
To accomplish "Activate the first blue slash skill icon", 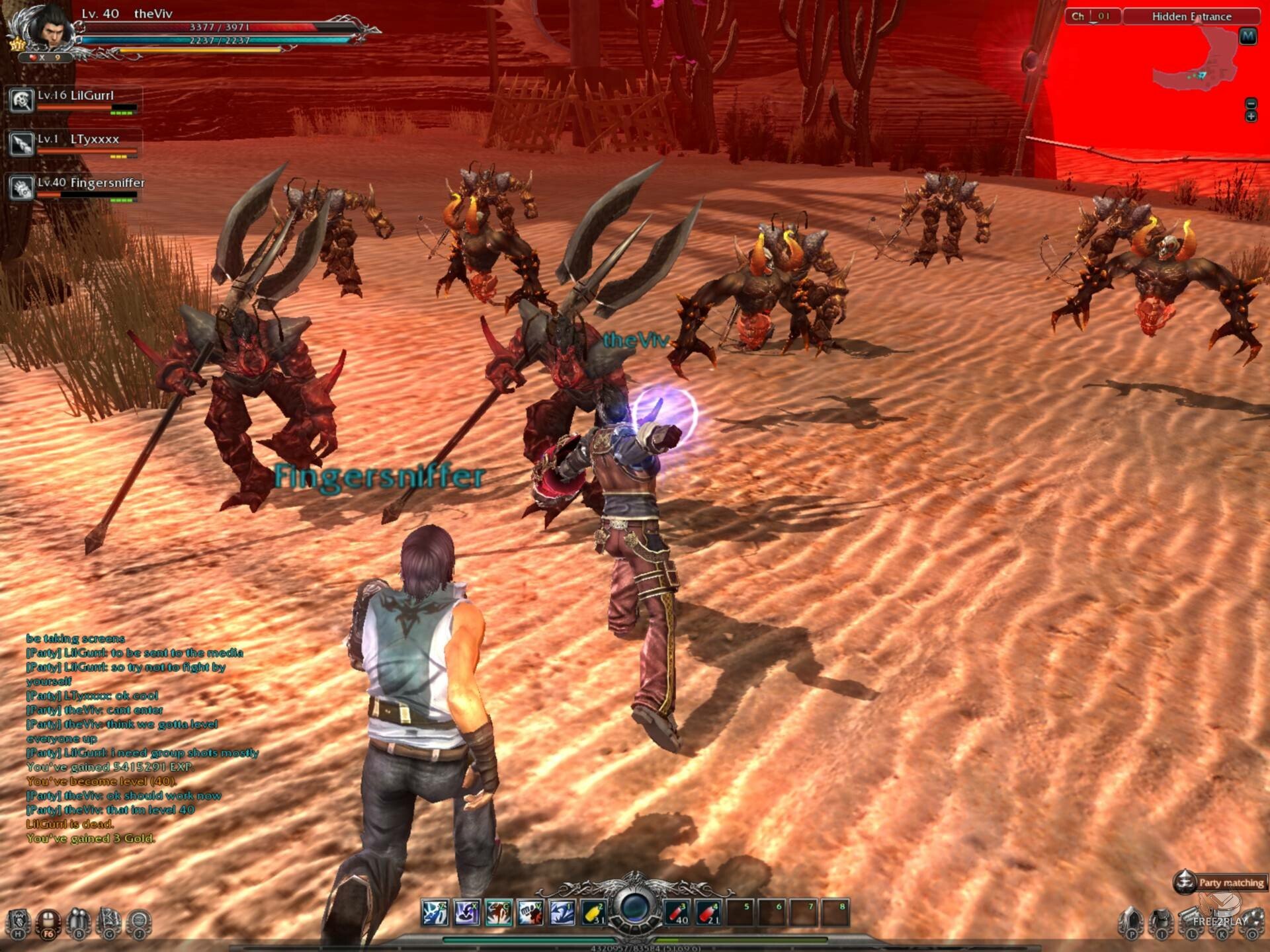I will [435, 913].
